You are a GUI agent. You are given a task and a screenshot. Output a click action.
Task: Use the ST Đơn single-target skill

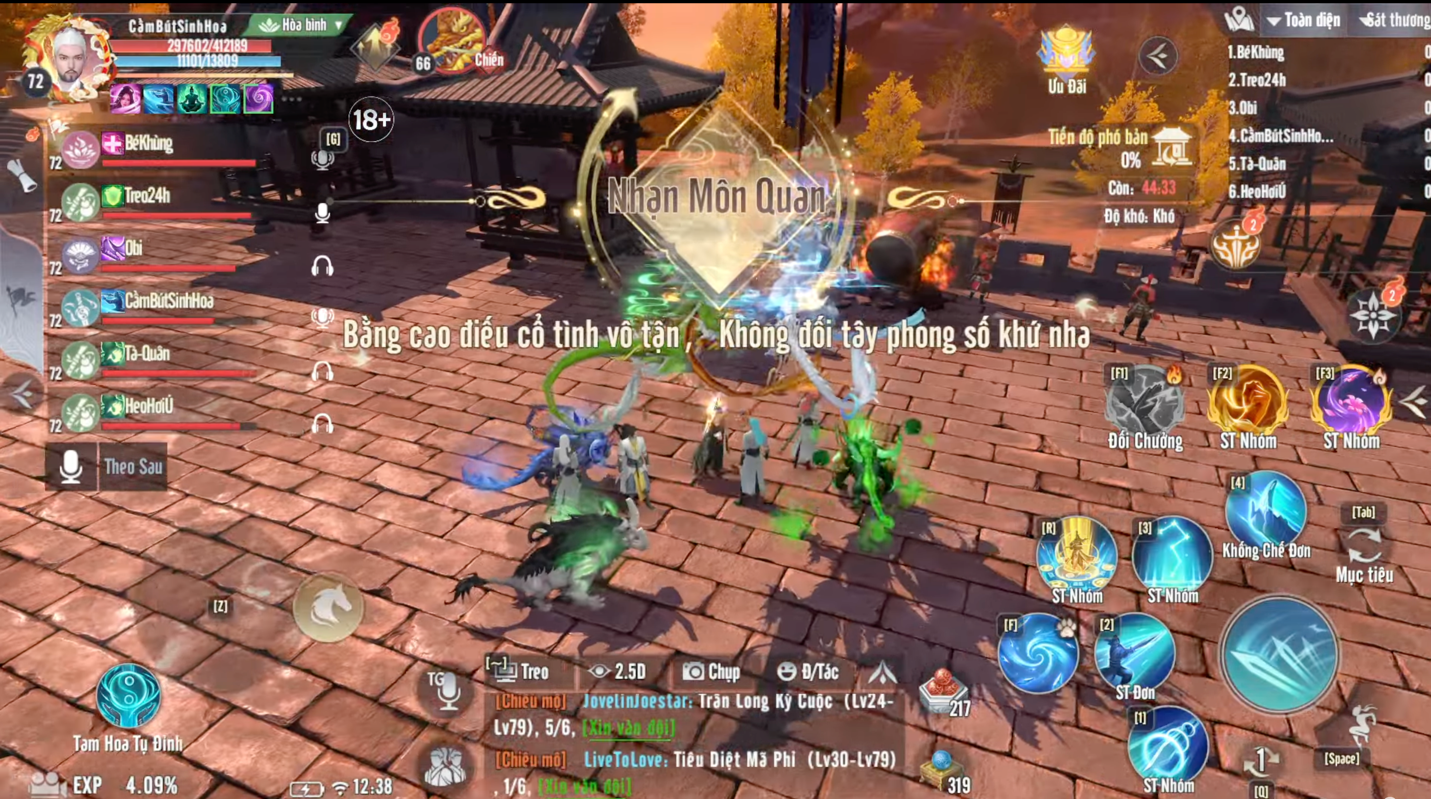click(x=1134, y=650)
